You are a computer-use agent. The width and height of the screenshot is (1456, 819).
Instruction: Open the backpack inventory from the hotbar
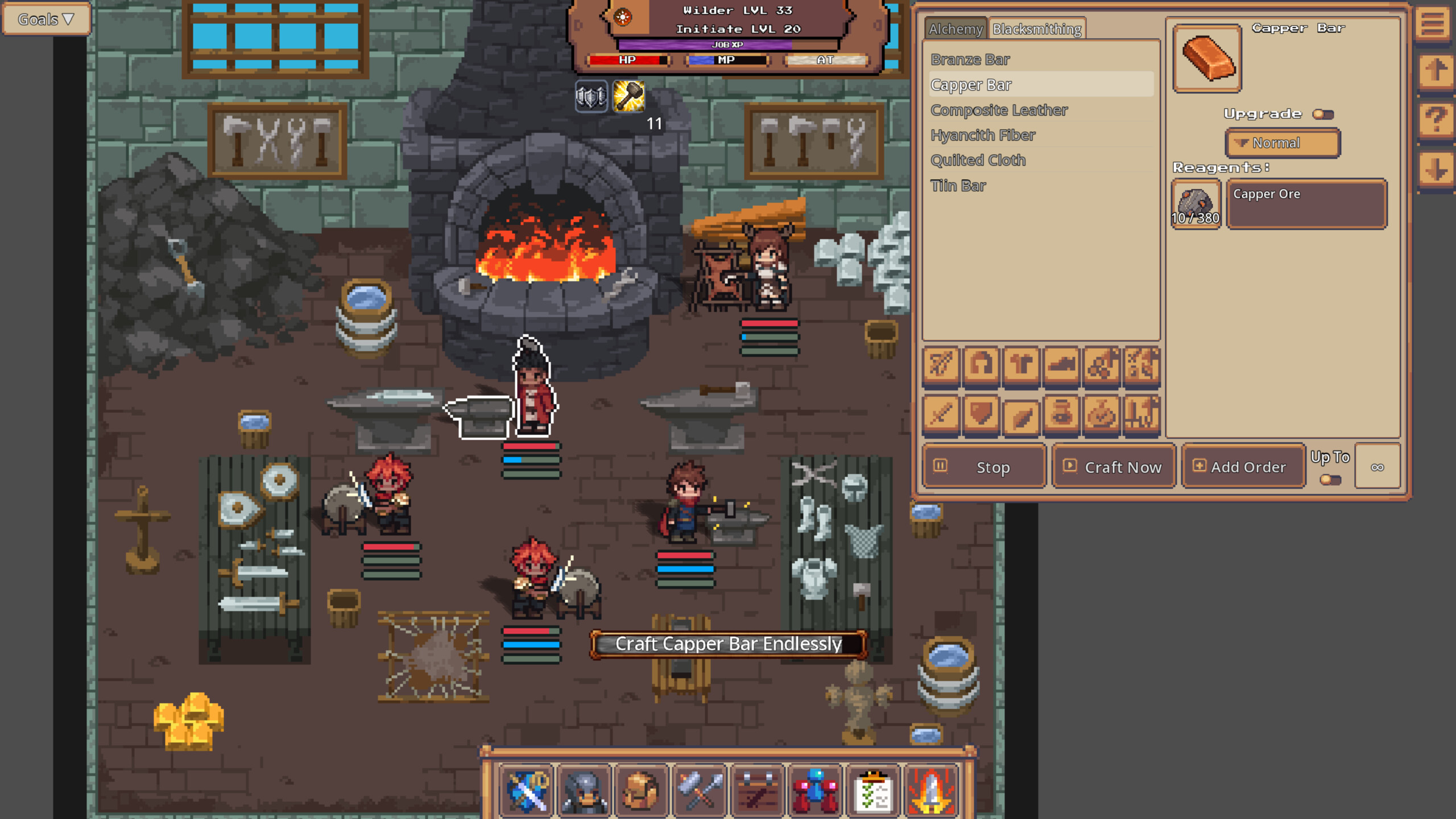tap(643, 791)
